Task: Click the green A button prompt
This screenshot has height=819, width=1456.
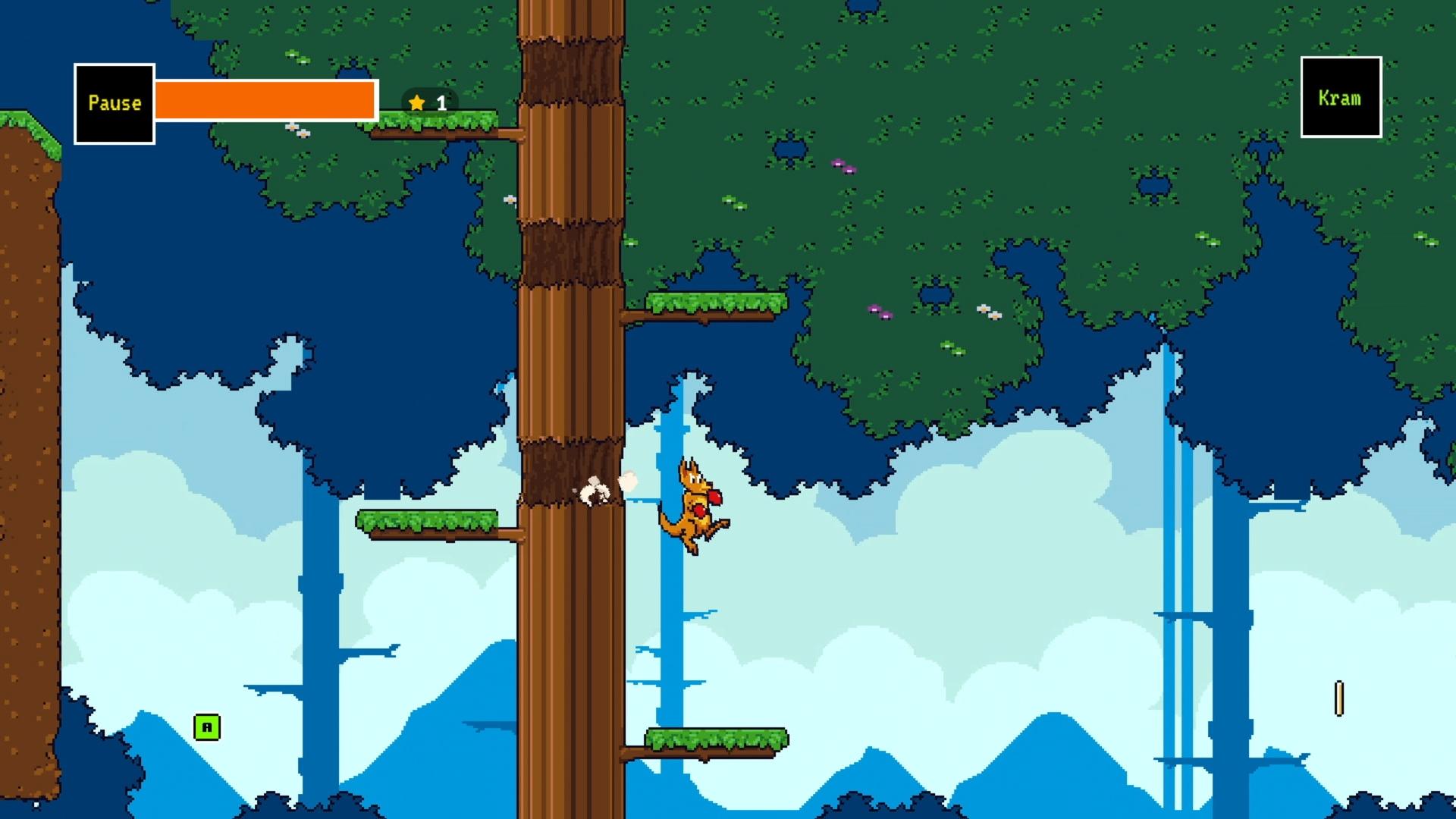Action: [206, 726]
